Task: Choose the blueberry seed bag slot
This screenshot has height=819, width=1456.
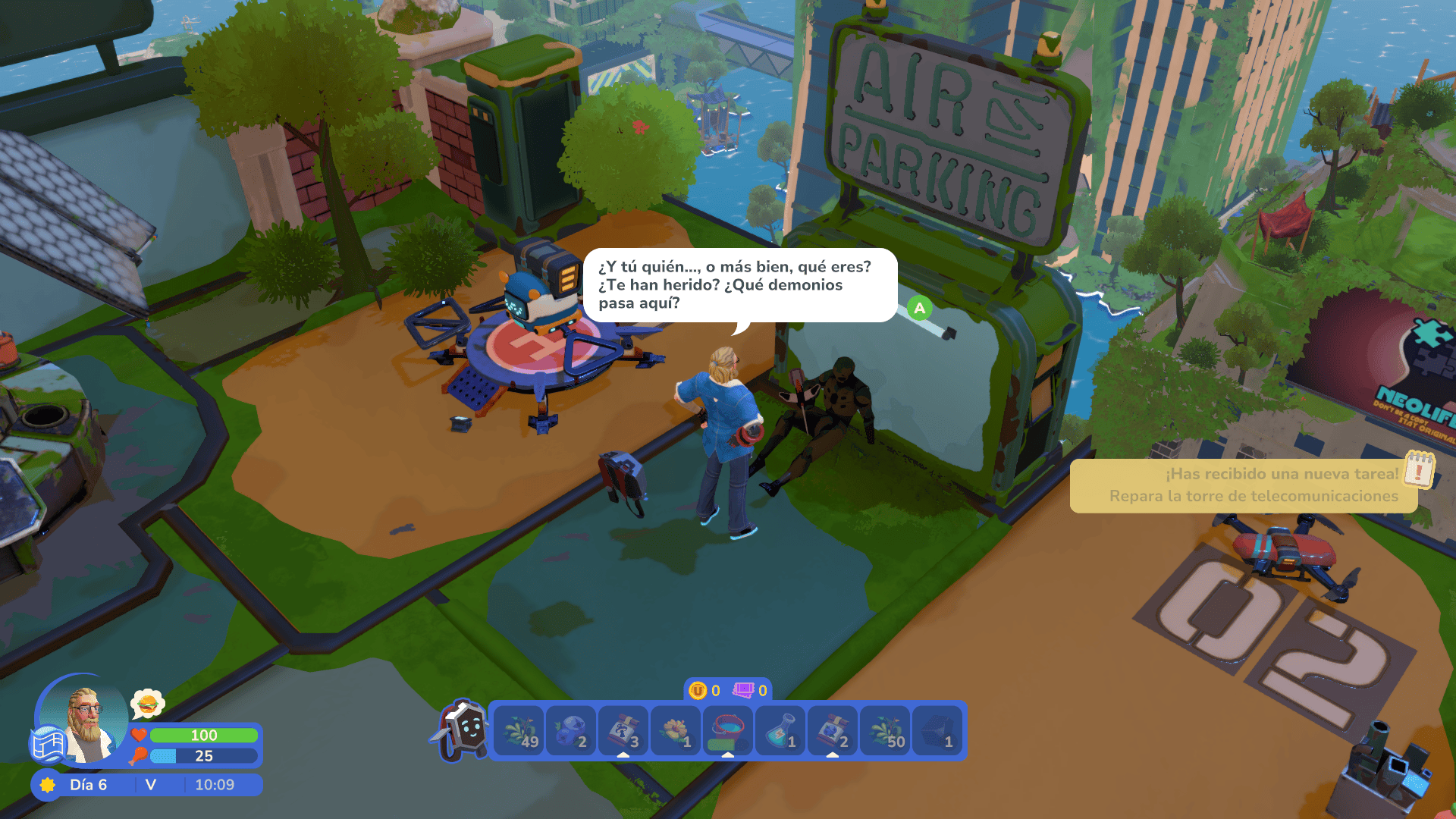Action: (833, 731)
